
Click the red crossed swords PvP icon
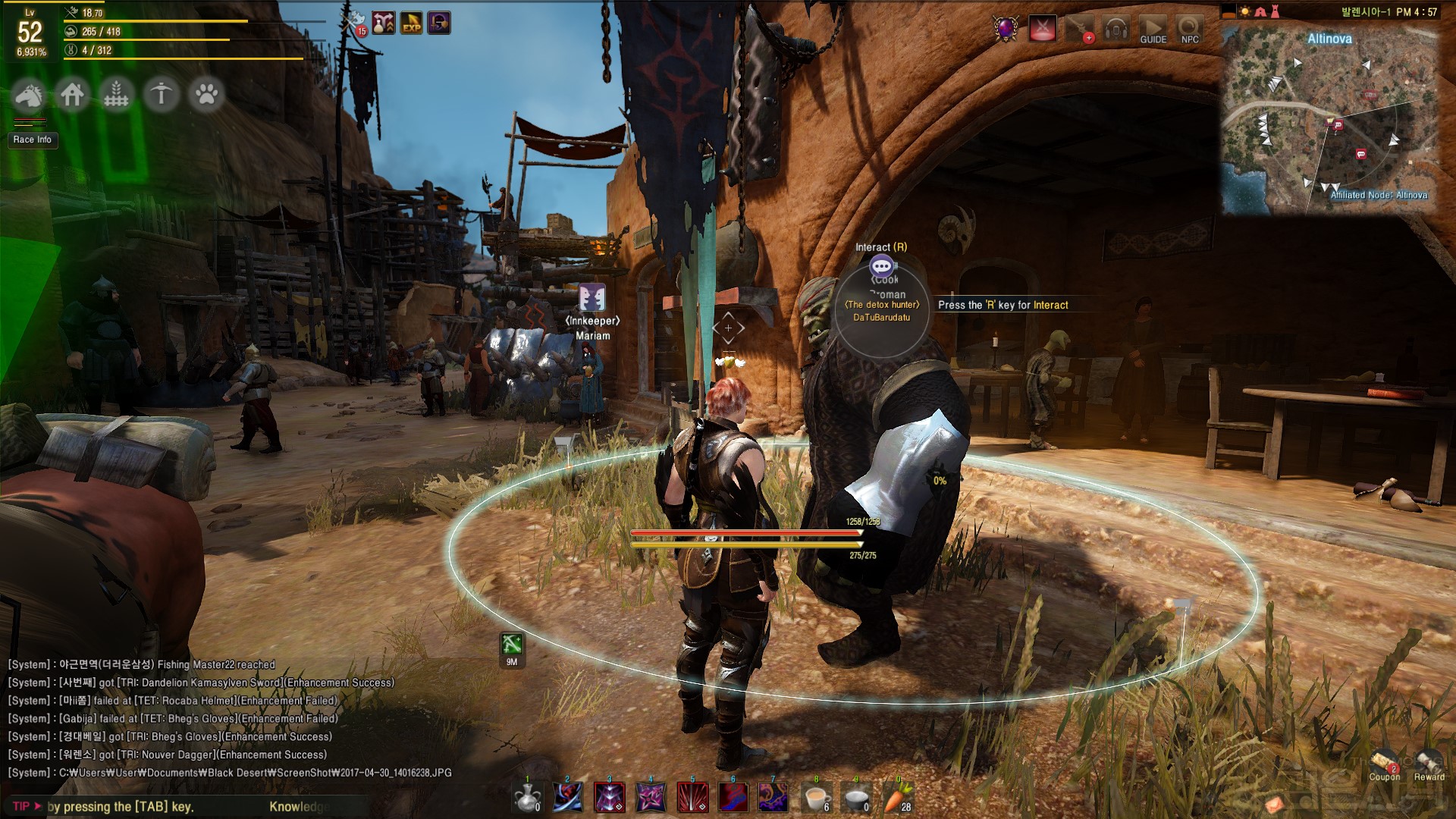[x=1043, y=29]
